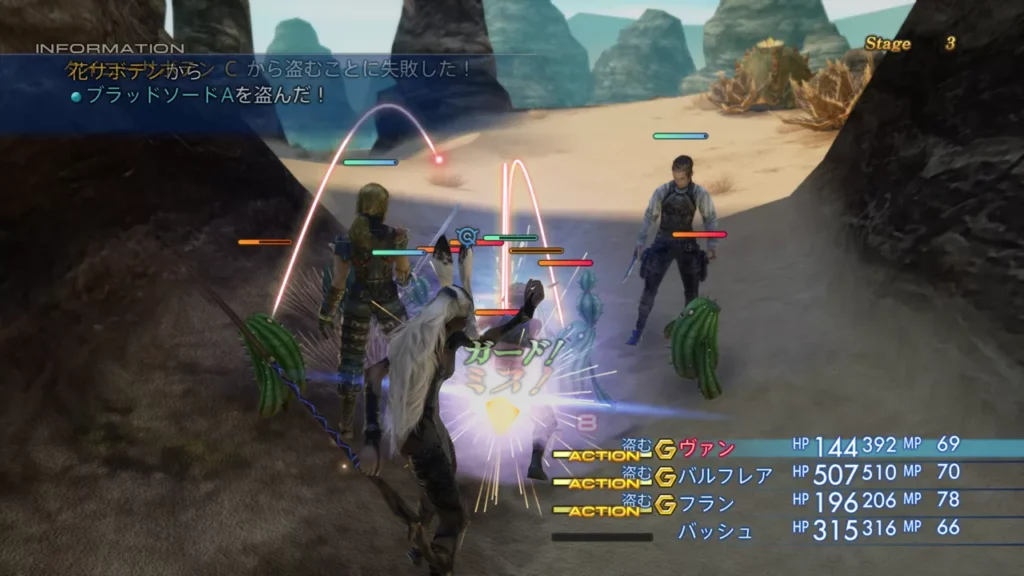Screen dimensions: 1024x576
Task: Select party member ヴァン in the party list
Action: pyautogui.click(x=707, y=449)
